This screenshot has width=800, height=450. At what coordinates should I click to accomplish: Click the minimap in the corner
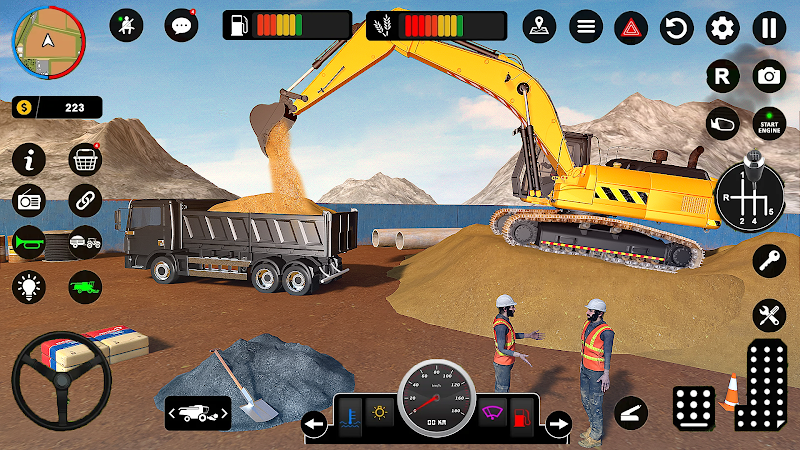pyautogui.click(x=48, y=42)
